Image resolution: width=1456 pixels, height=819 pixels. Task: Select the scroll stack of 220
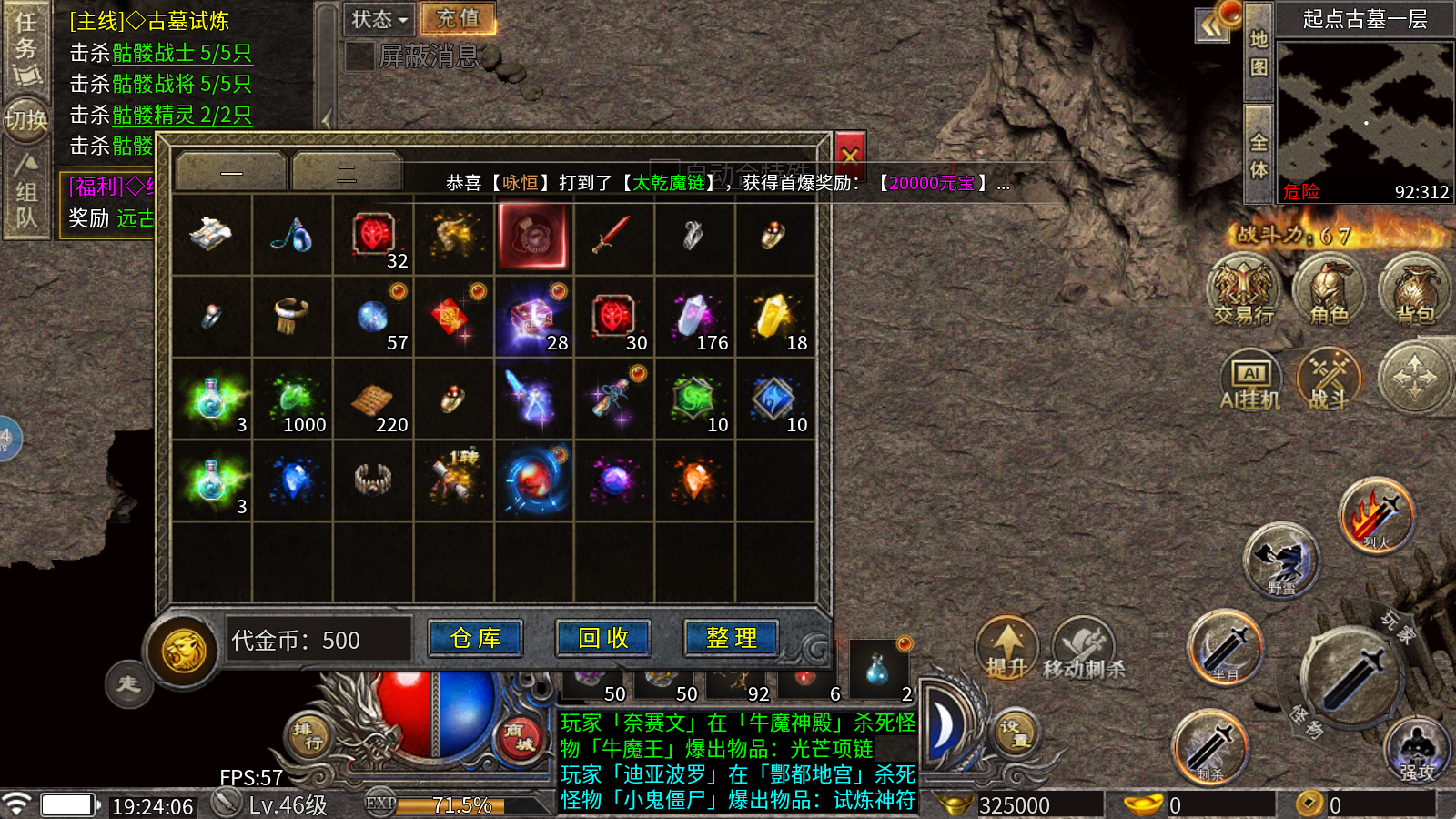coord(373,399)
